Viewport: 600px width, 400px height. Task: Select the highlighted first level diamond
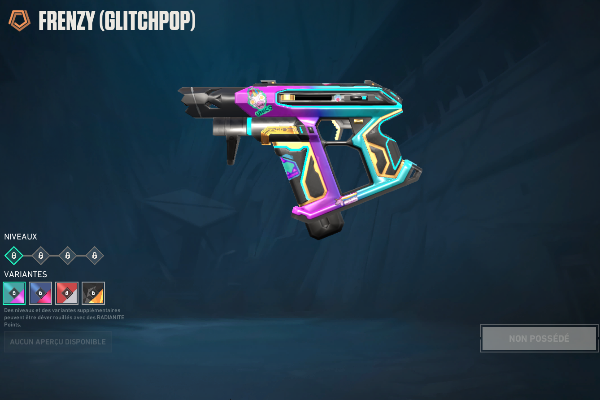[x=14, y=255]
